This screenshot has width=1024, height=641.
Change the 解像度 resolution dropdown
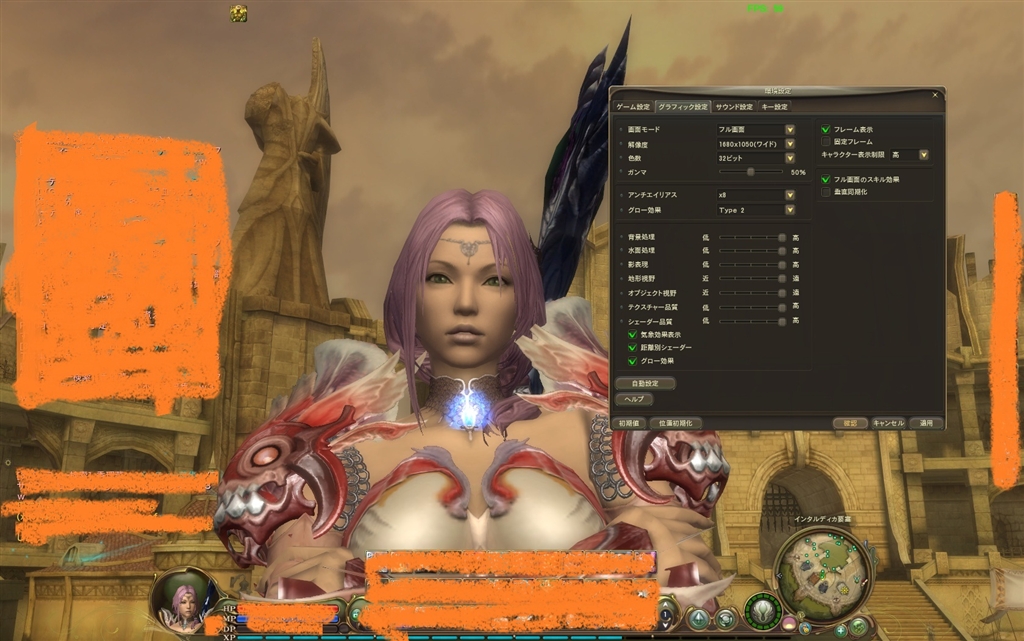[x=790, y=144]
